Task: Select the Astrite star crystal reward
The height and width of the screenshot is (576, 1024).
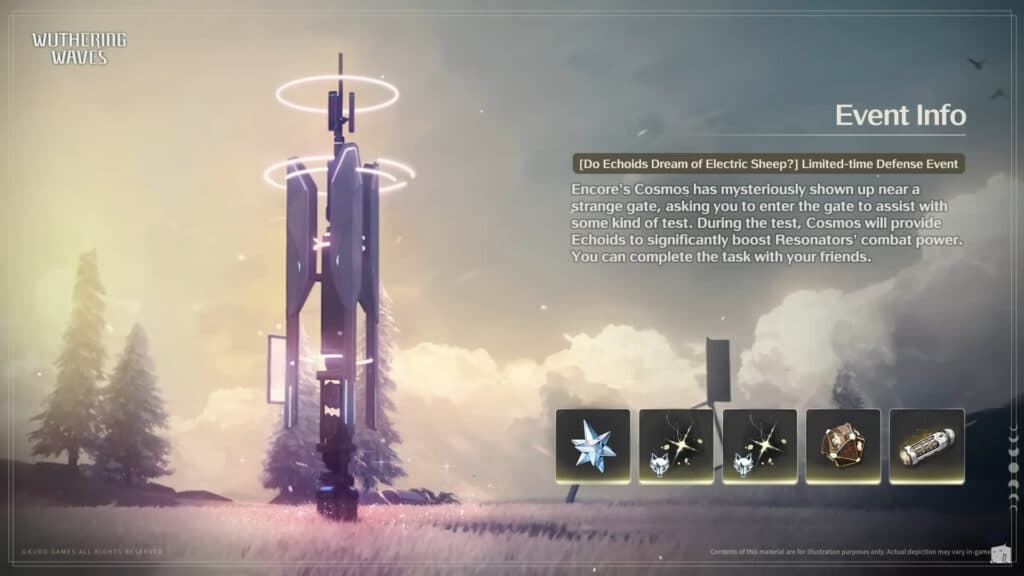Action: (x=593, y=446)
